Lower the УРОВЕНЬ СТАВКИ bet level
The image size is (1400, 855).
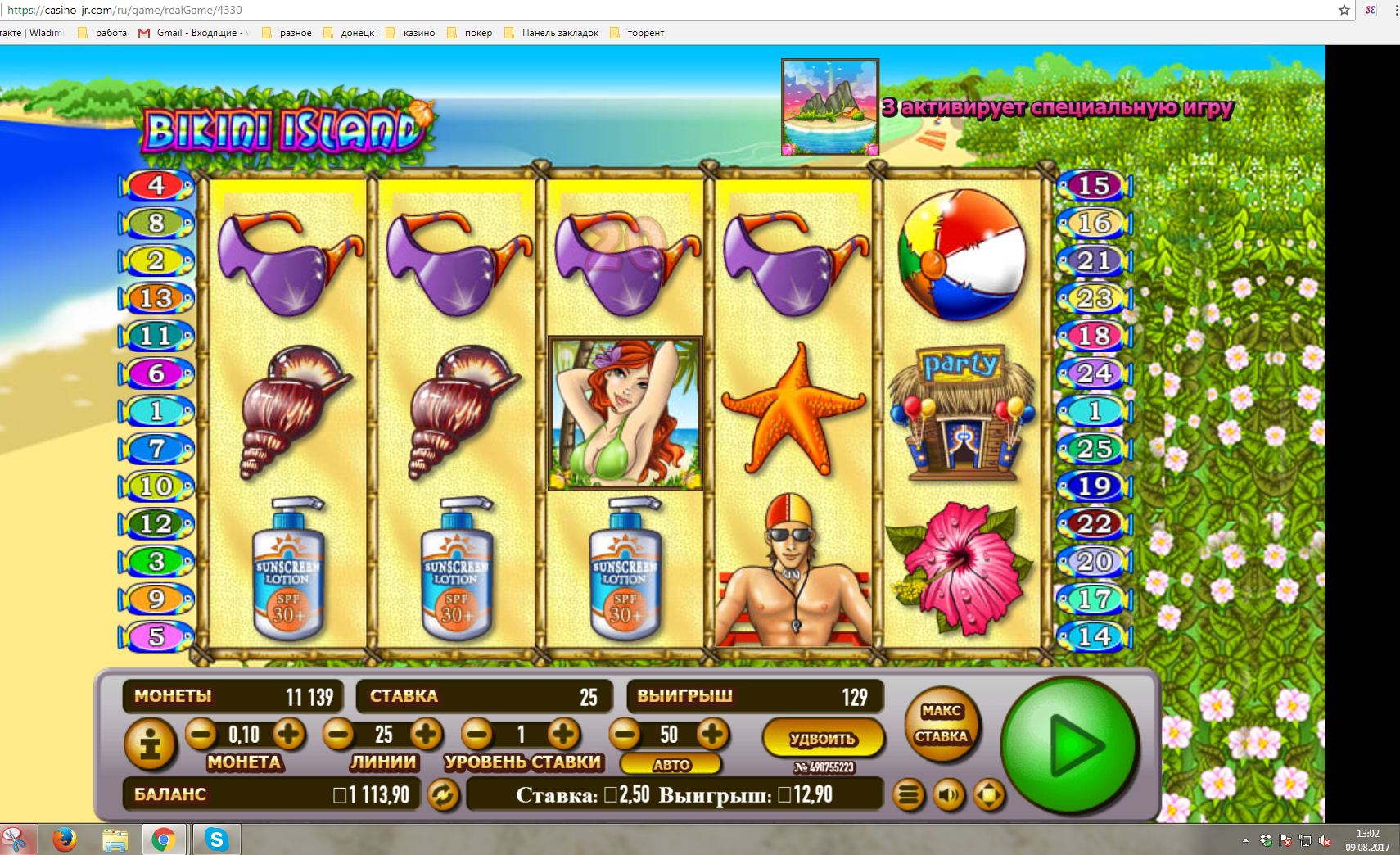tap(477, 734)
